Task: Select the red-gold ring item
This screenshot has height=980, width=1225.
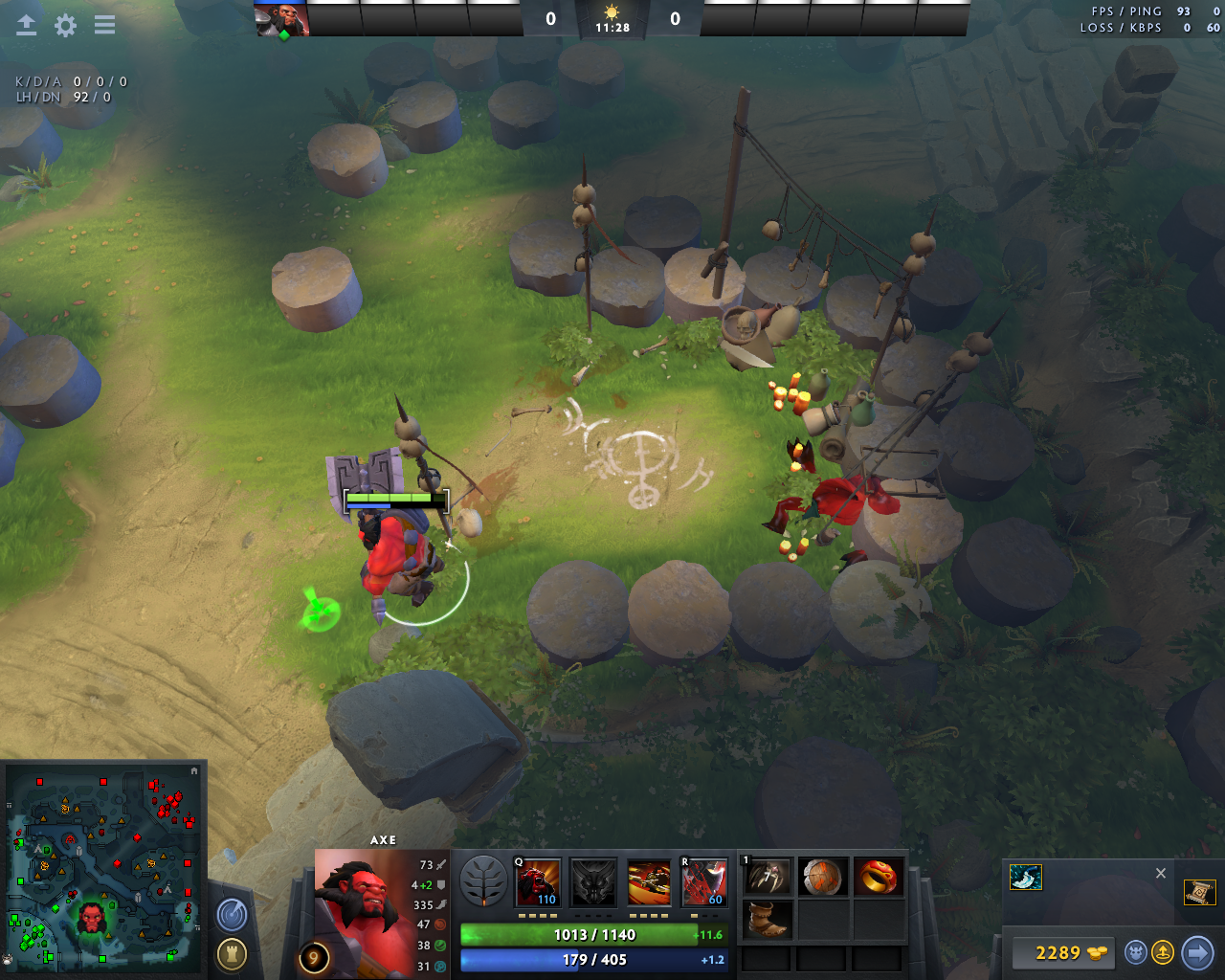Action: pos(878,878)
